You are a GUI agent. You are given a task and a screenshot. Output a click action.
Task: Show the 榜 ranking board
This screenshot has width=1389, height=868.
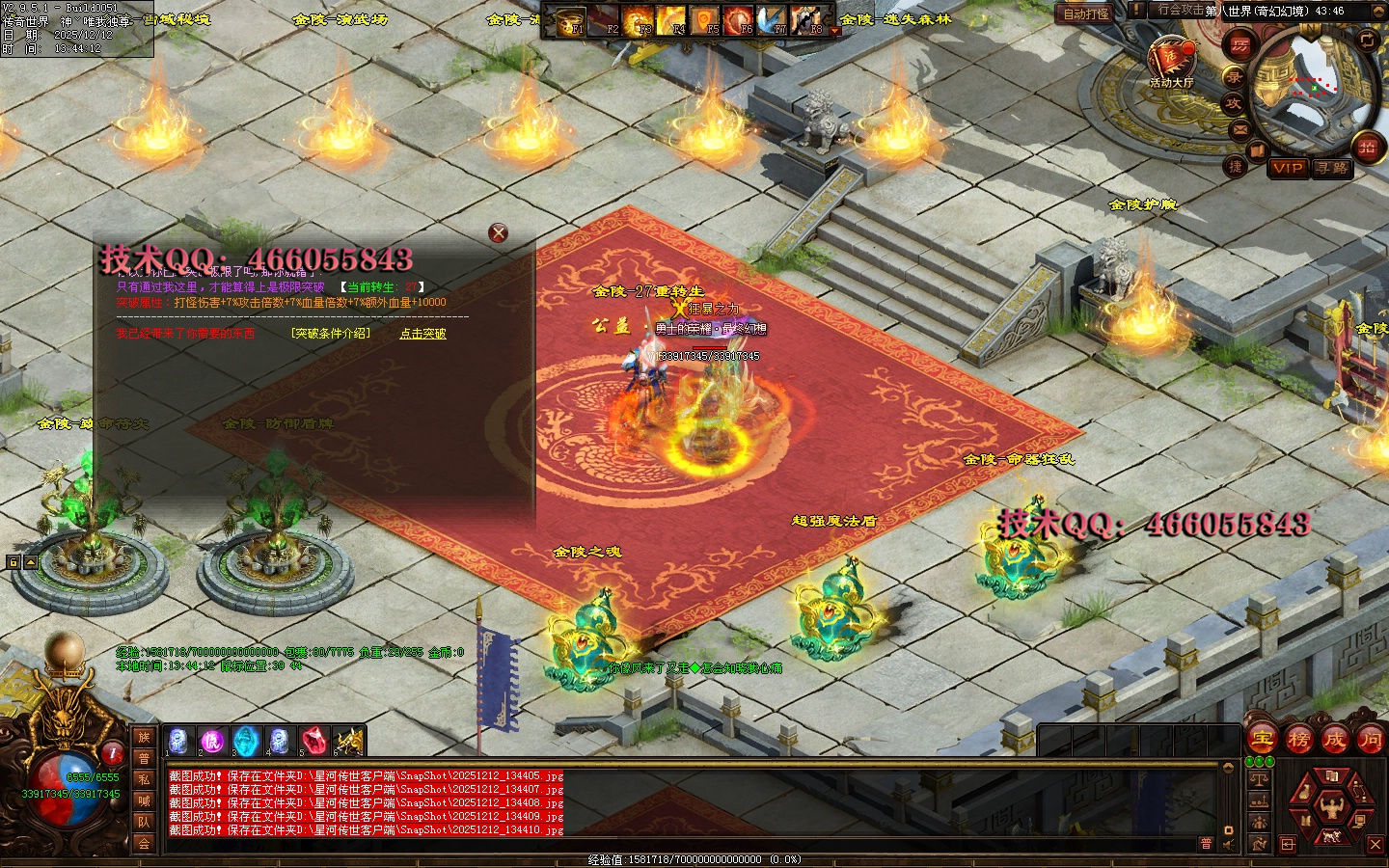pyautogui.click(x=1298, y=740)
